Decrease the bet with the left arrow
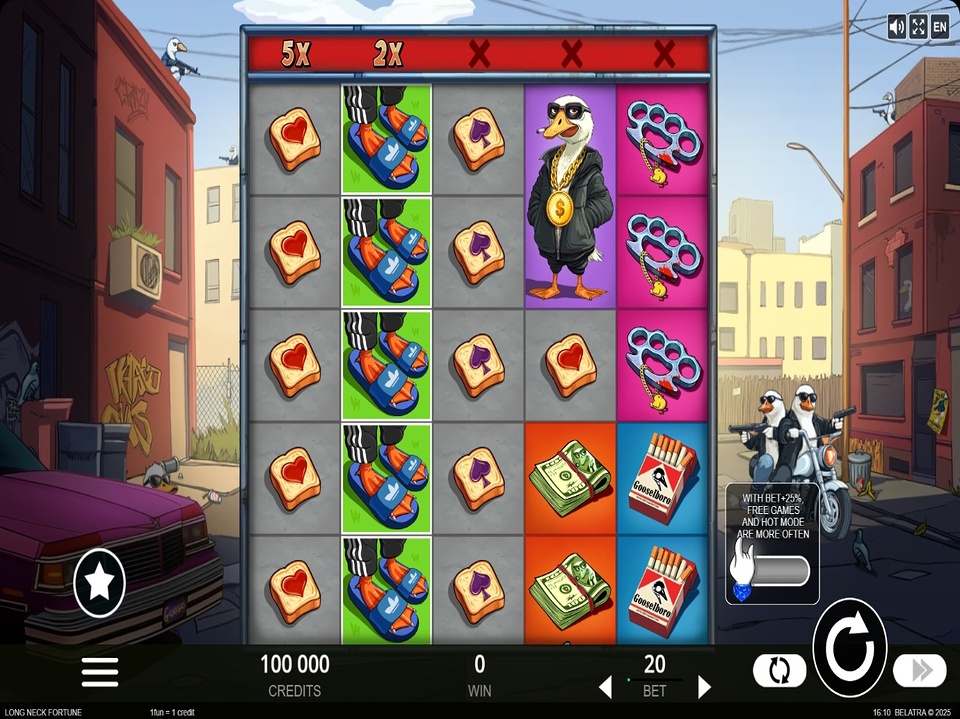Viewport: 960px width, 719px height. coord(605,687)
